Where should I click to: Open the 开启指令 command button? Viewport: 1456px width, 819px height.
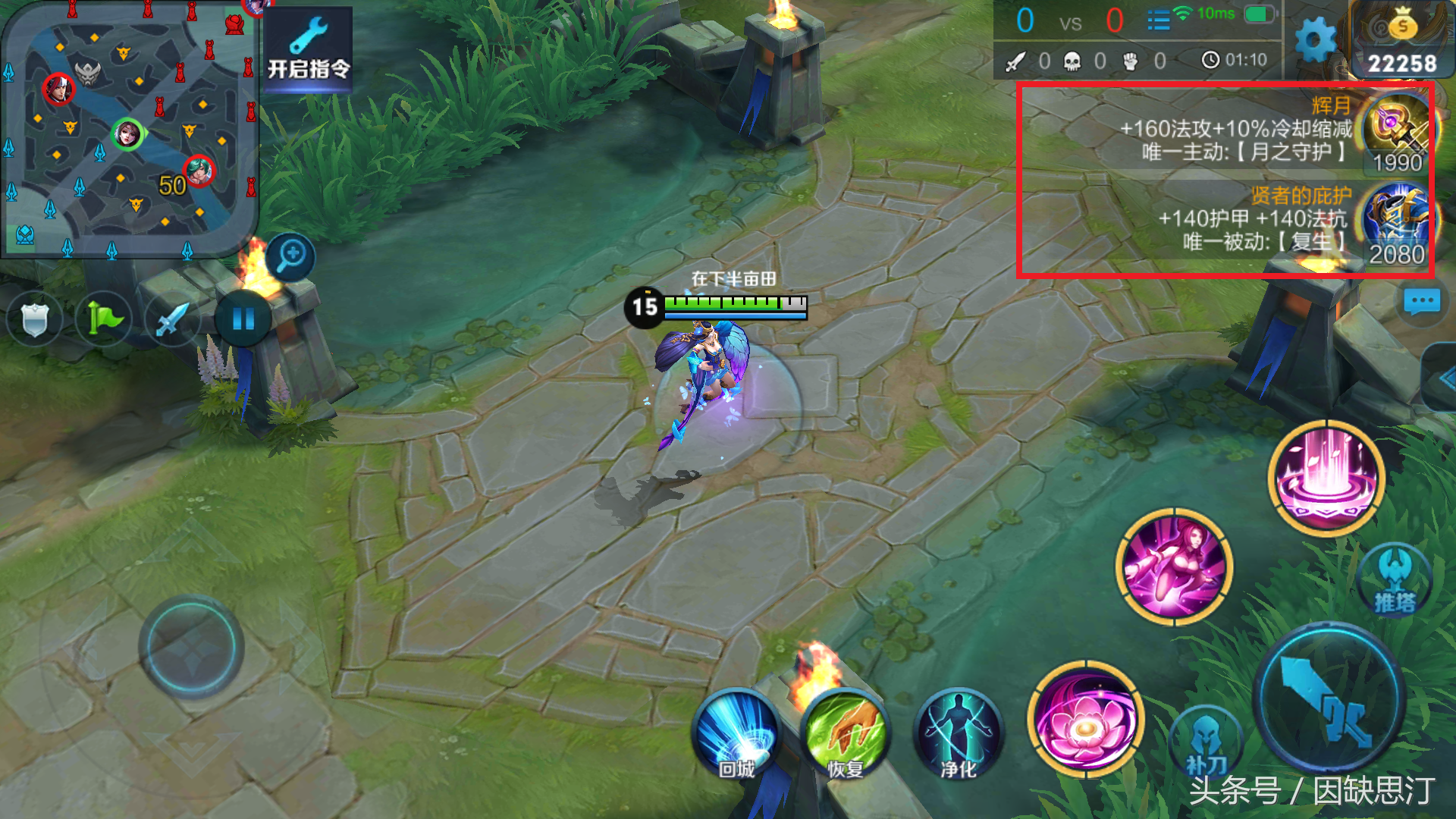pyautogui.click(x=308, y=49)
